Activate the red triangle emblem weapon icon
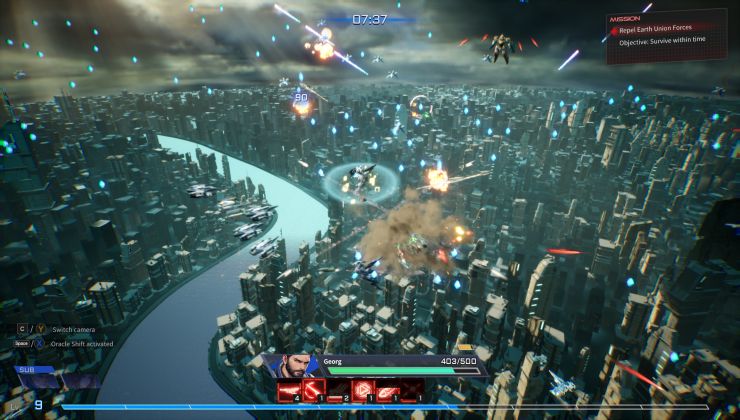This screenshot has height=420, width=740. (362, 391)
